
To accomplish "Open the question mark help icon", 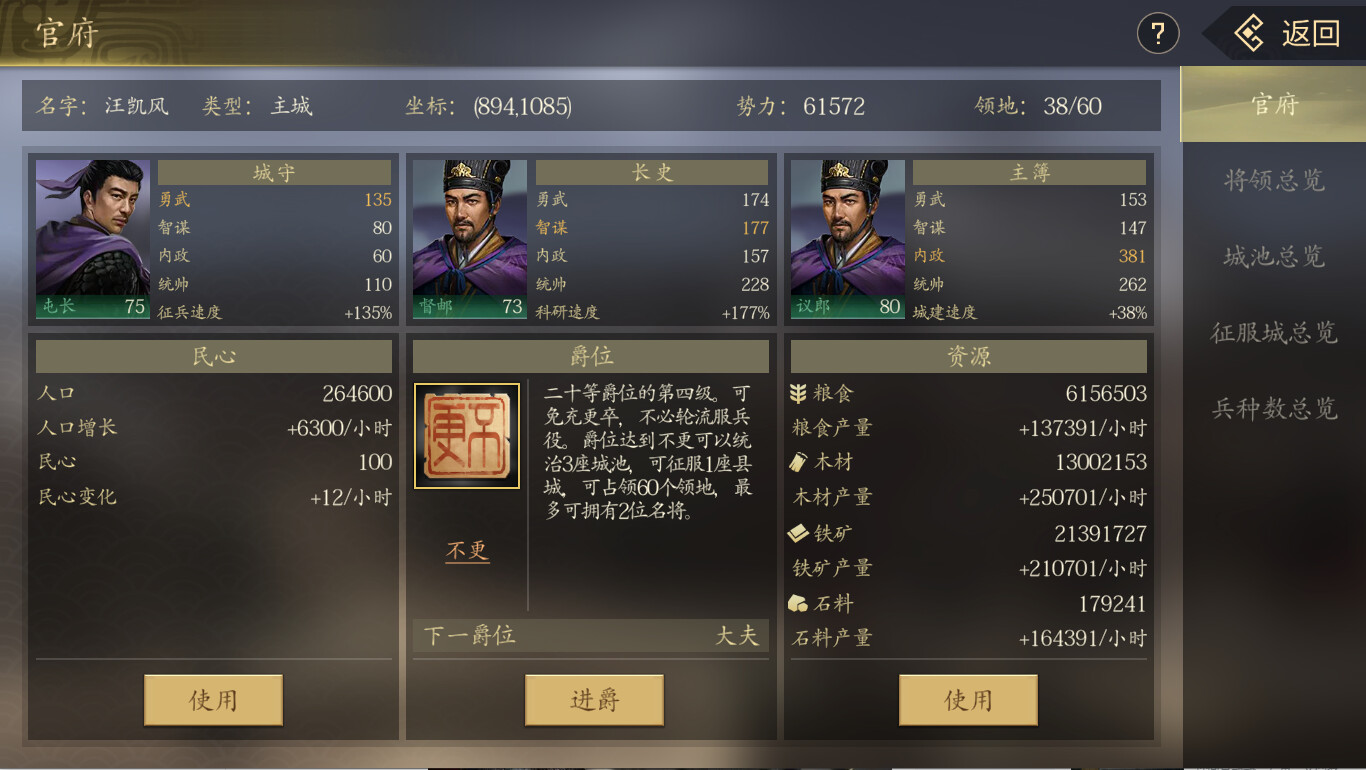I will [1157, 33].
